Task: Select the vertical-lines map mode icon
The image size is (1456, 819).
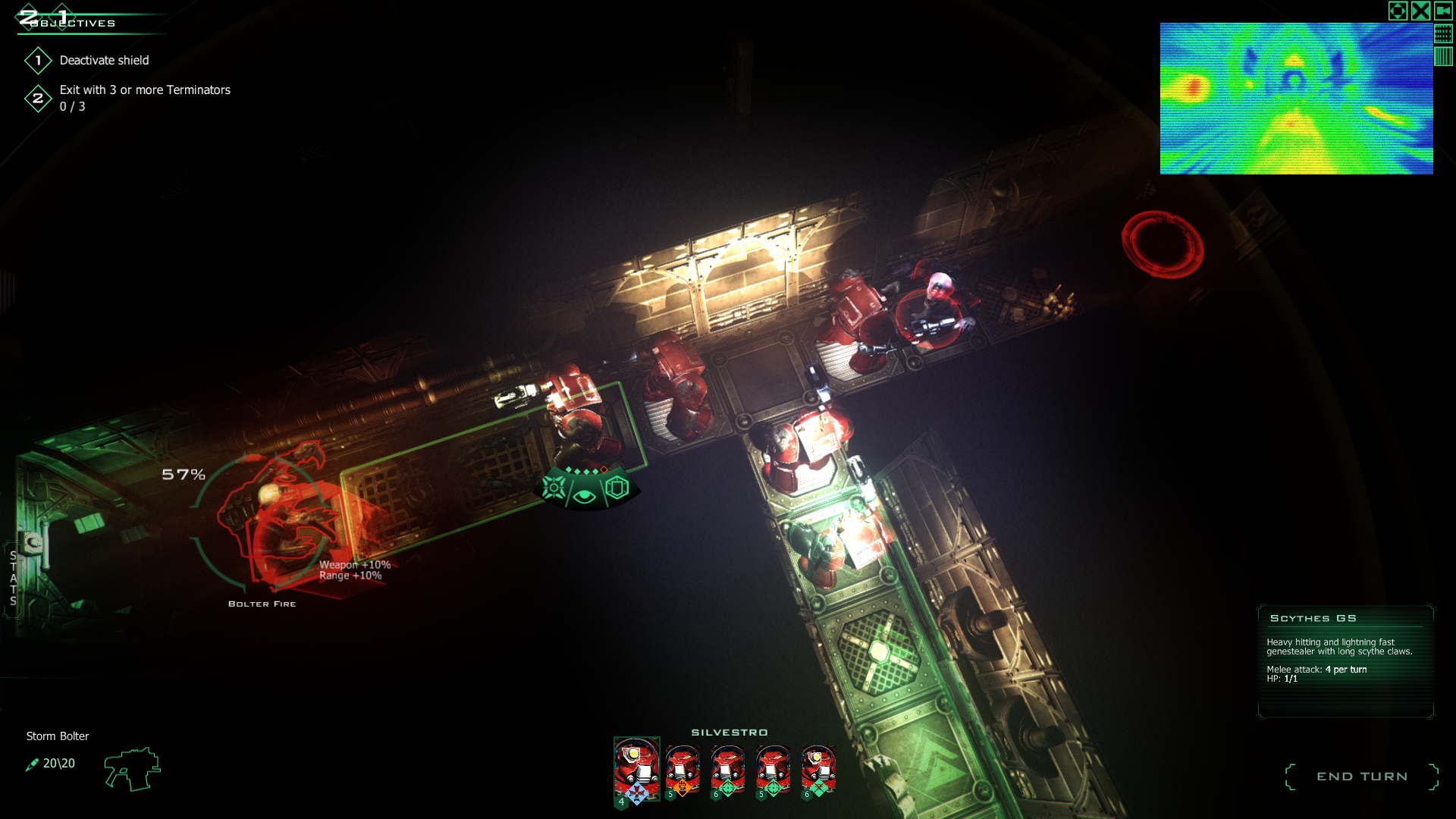Action: click(1443, 56)
